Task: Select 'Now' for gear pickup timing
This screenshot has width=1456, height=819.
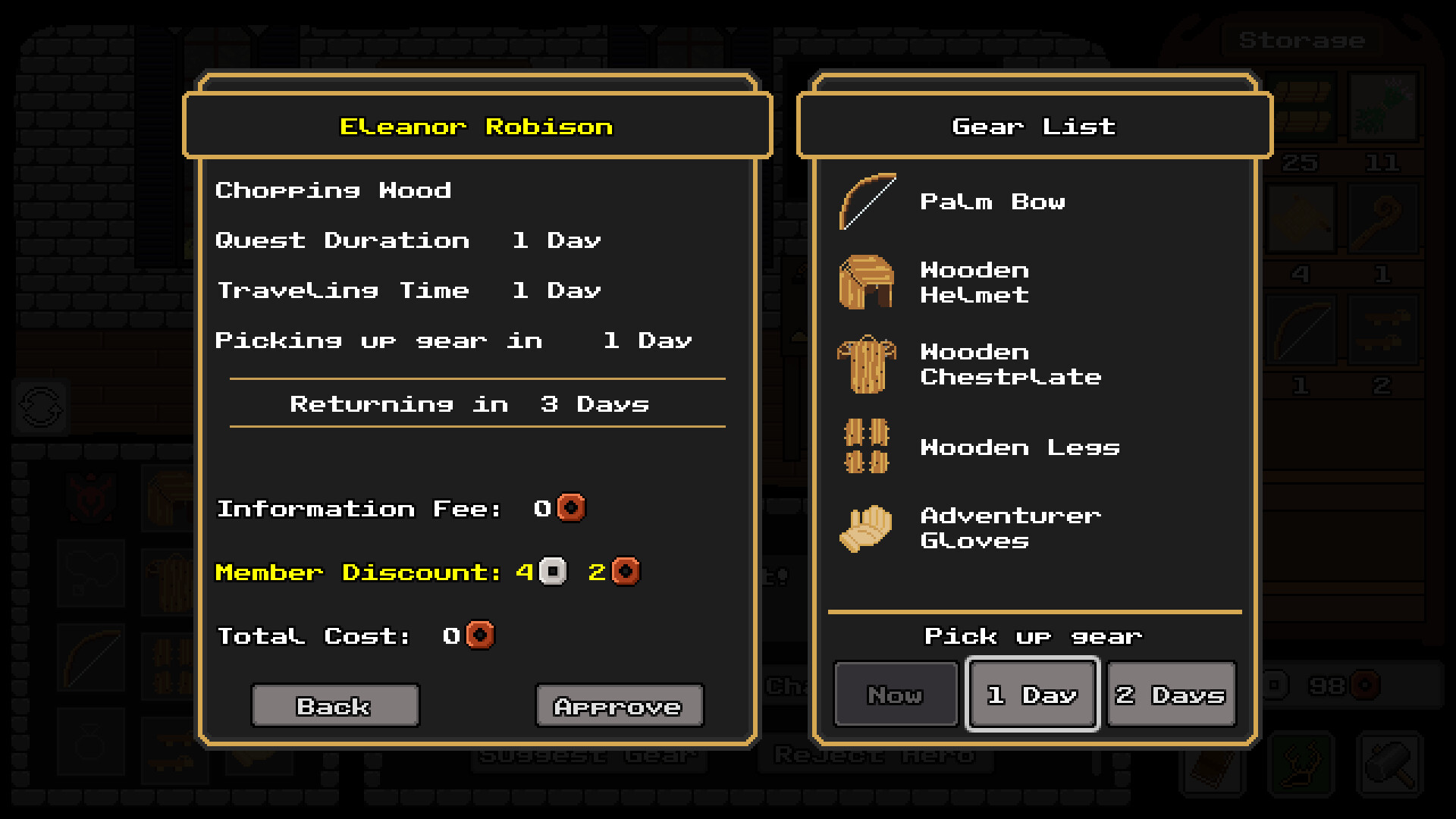Action: [895, 693]
